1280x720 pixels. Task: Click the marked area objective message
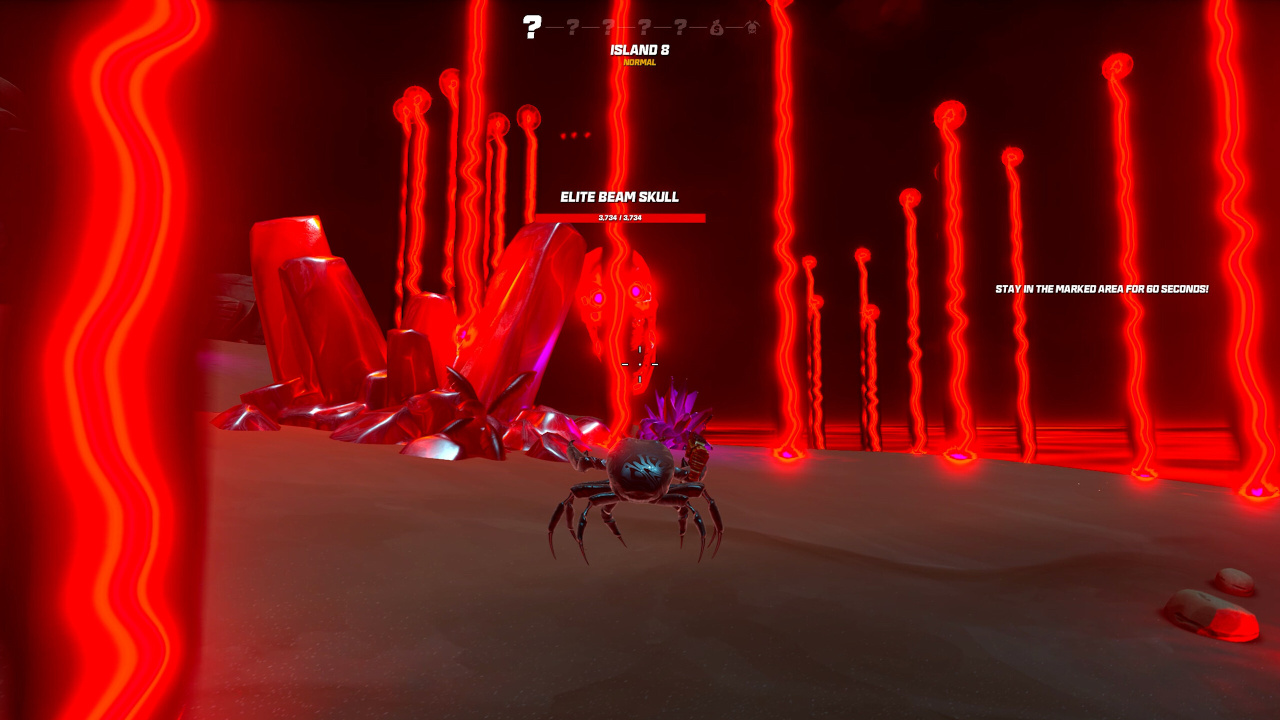1101,289
